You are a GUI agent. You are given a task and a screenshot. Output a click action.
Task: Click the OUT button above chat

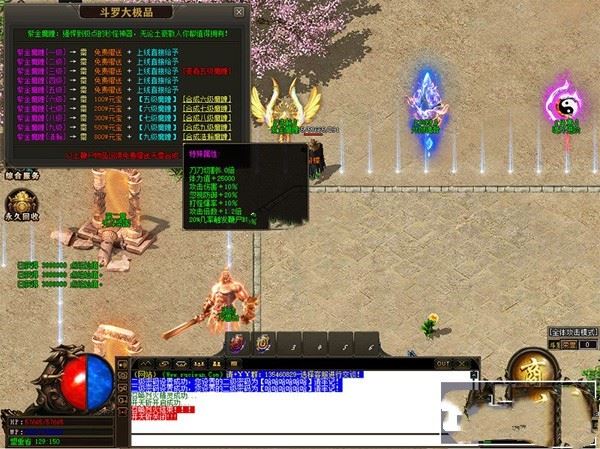[443, 363]
